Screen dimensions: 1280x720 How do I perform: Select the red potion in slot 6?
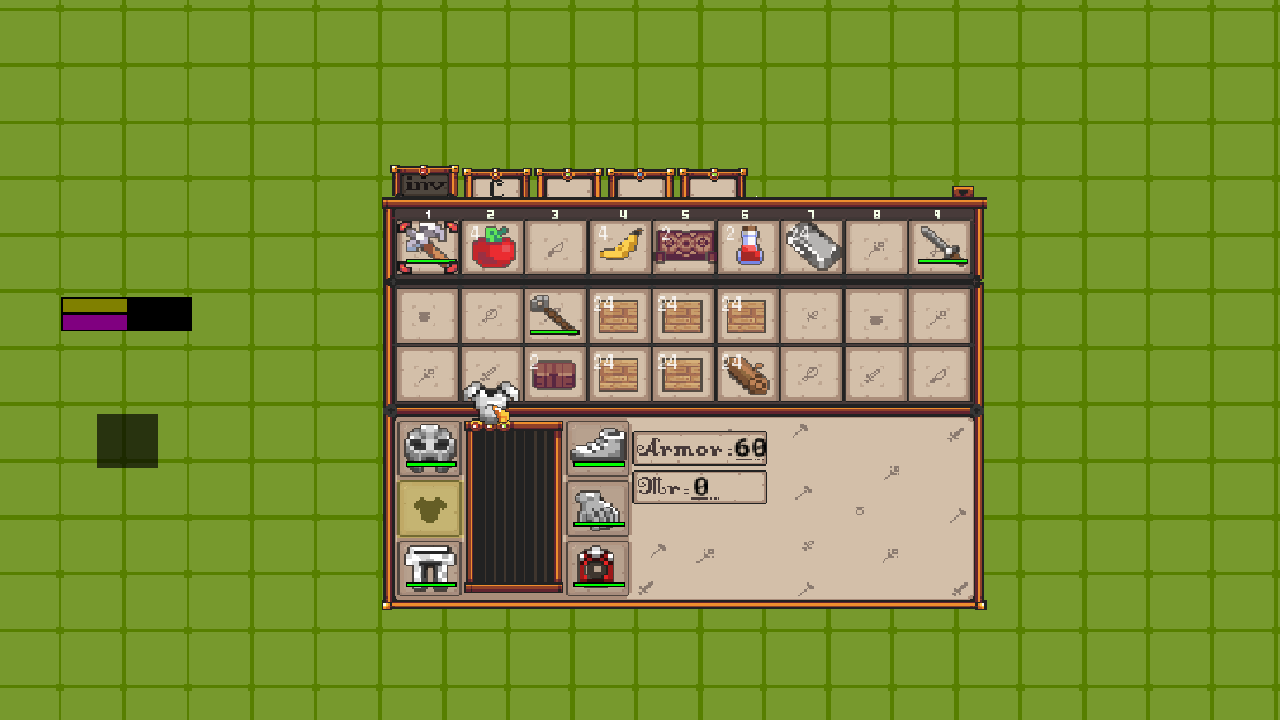747,246
